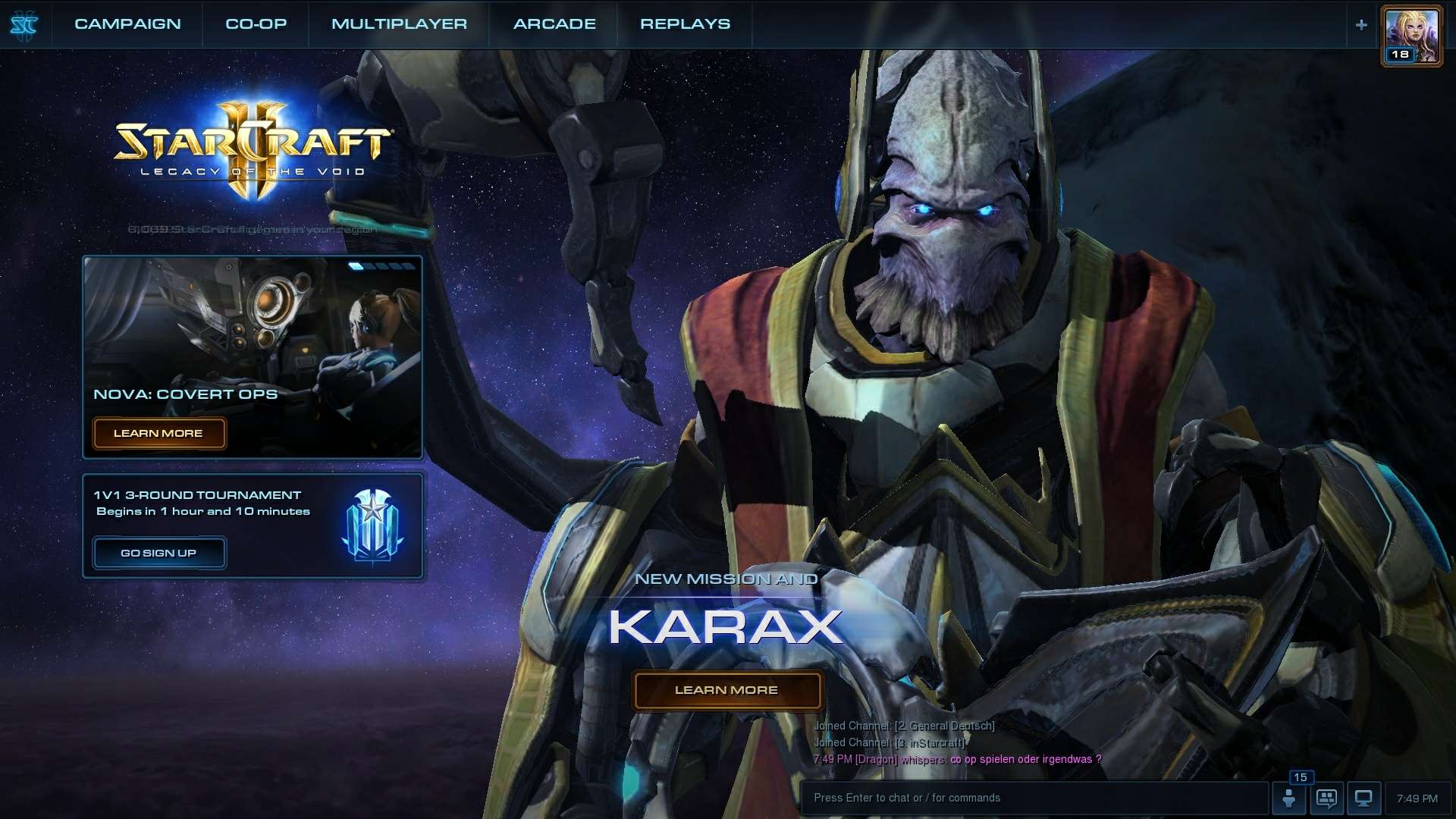This screenshot has width=1456, height=819.
Task: Switch to the Co-op tab
Action: tap(256, 24)
